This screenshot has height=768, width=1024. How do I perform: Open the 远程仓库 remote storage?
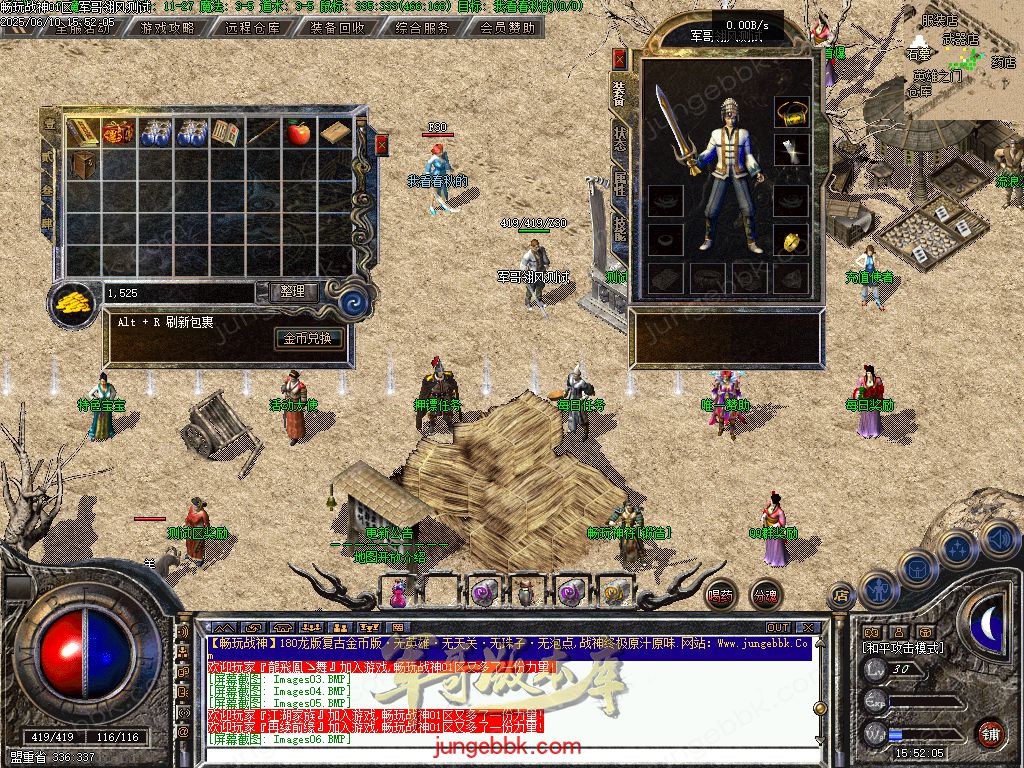point(252,28)
